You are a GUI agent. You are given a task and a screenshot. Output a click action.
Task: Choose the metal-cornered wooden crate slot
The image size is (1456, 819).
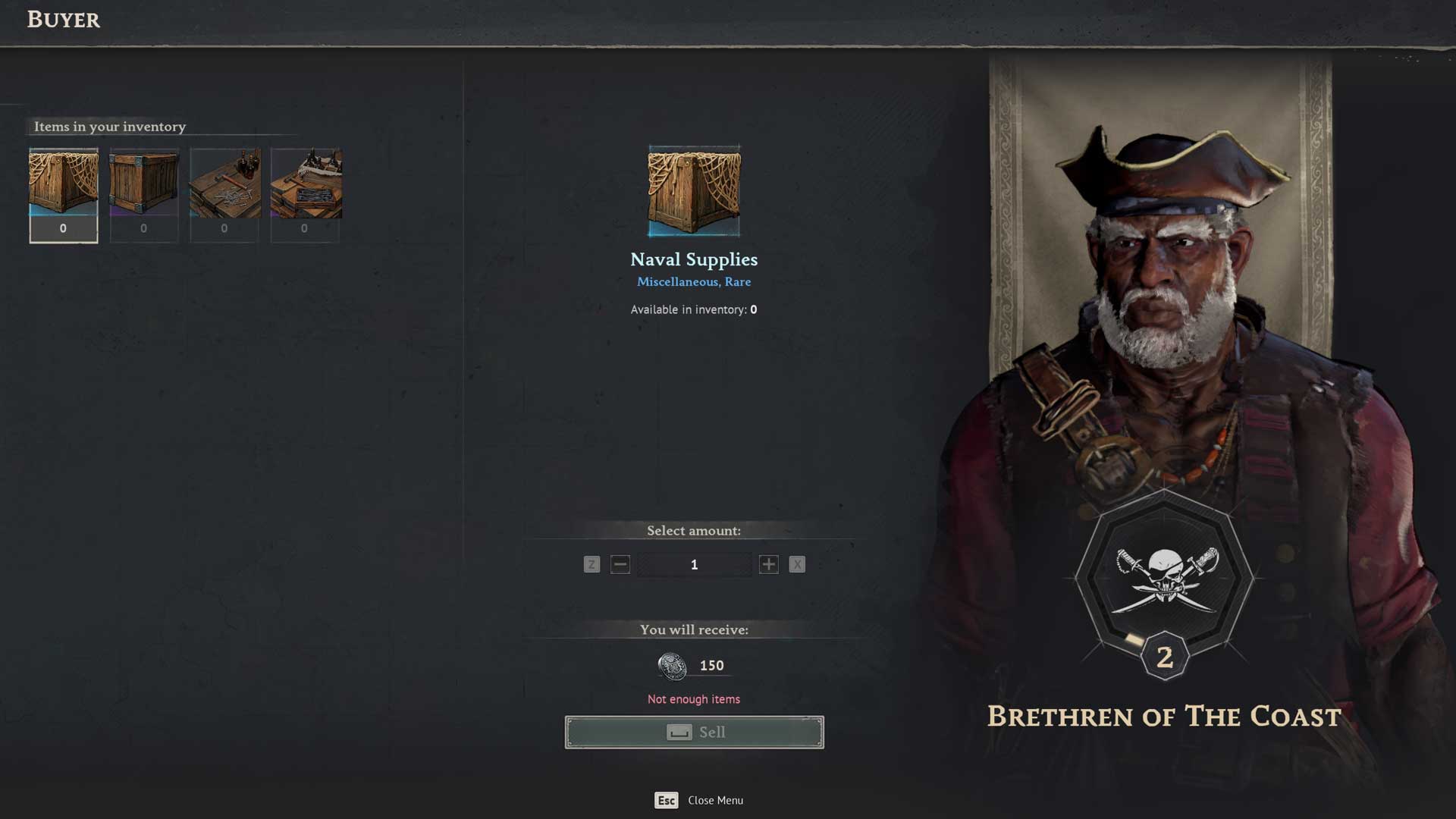point(144,194)
